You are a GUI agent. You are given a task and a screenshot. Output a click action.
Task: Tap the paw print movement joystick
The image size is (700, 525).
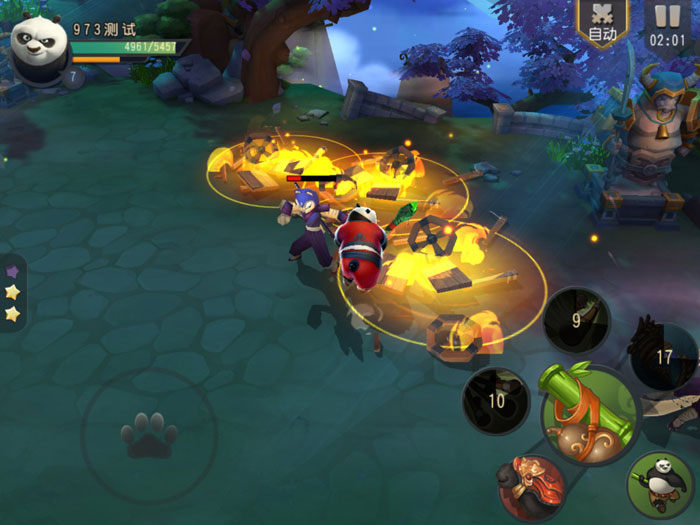click(x=149, y=435)
